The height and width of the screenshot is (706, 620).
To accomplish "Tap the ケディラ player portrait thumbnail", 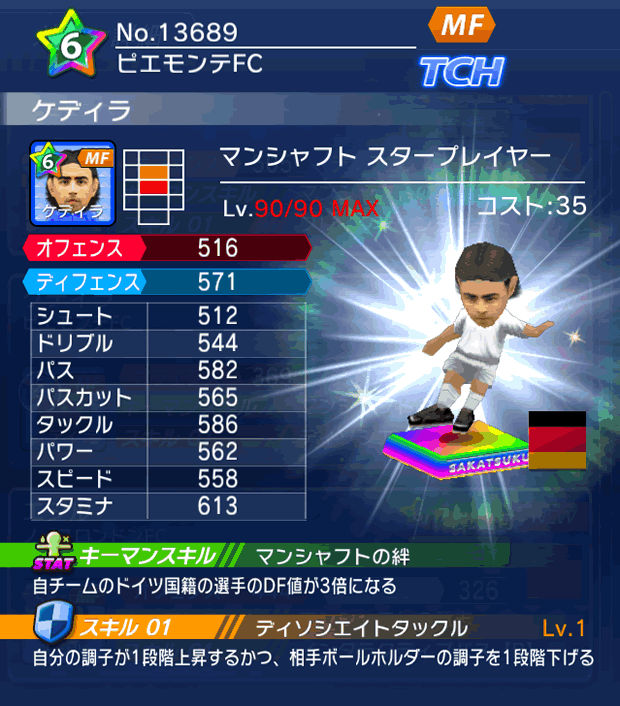I will click(74, 183).
